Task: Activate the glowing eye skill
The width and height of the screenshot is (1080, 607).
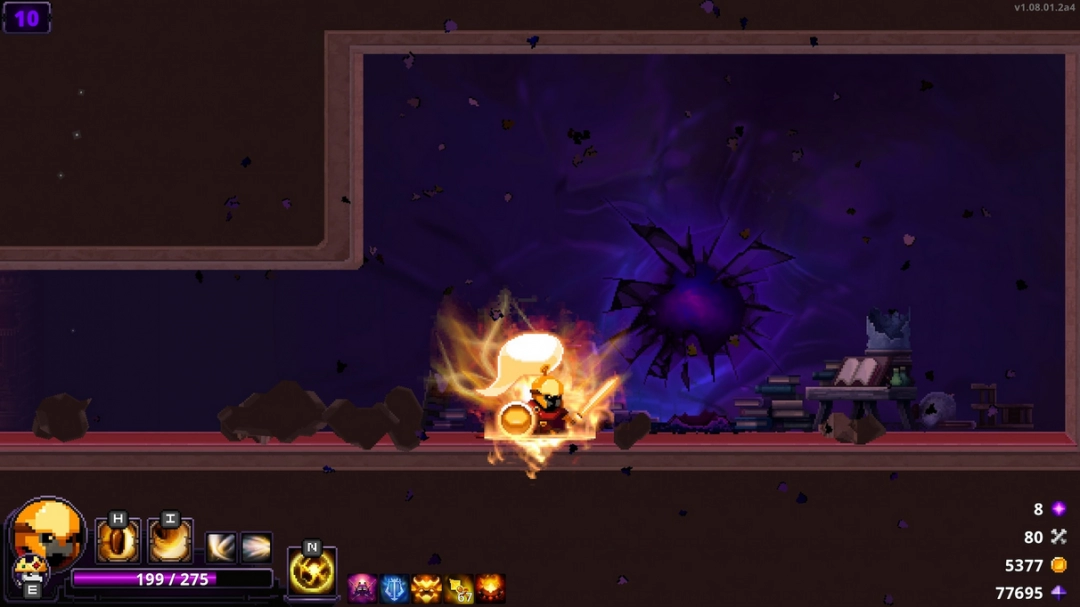Action: pyautogui.click(x=118, y=542)
